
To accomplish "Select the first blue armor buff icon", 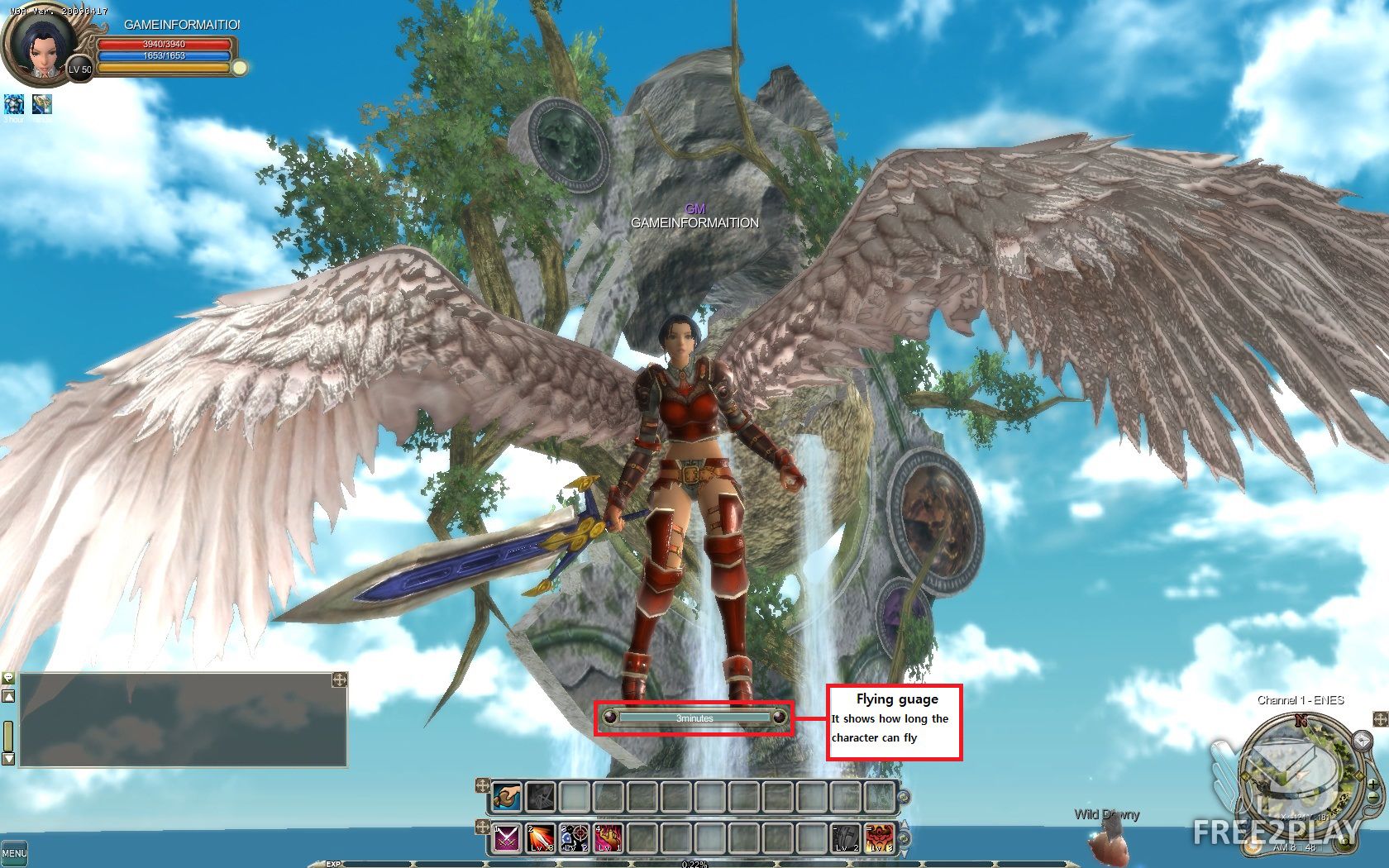I will pos(14,104).
